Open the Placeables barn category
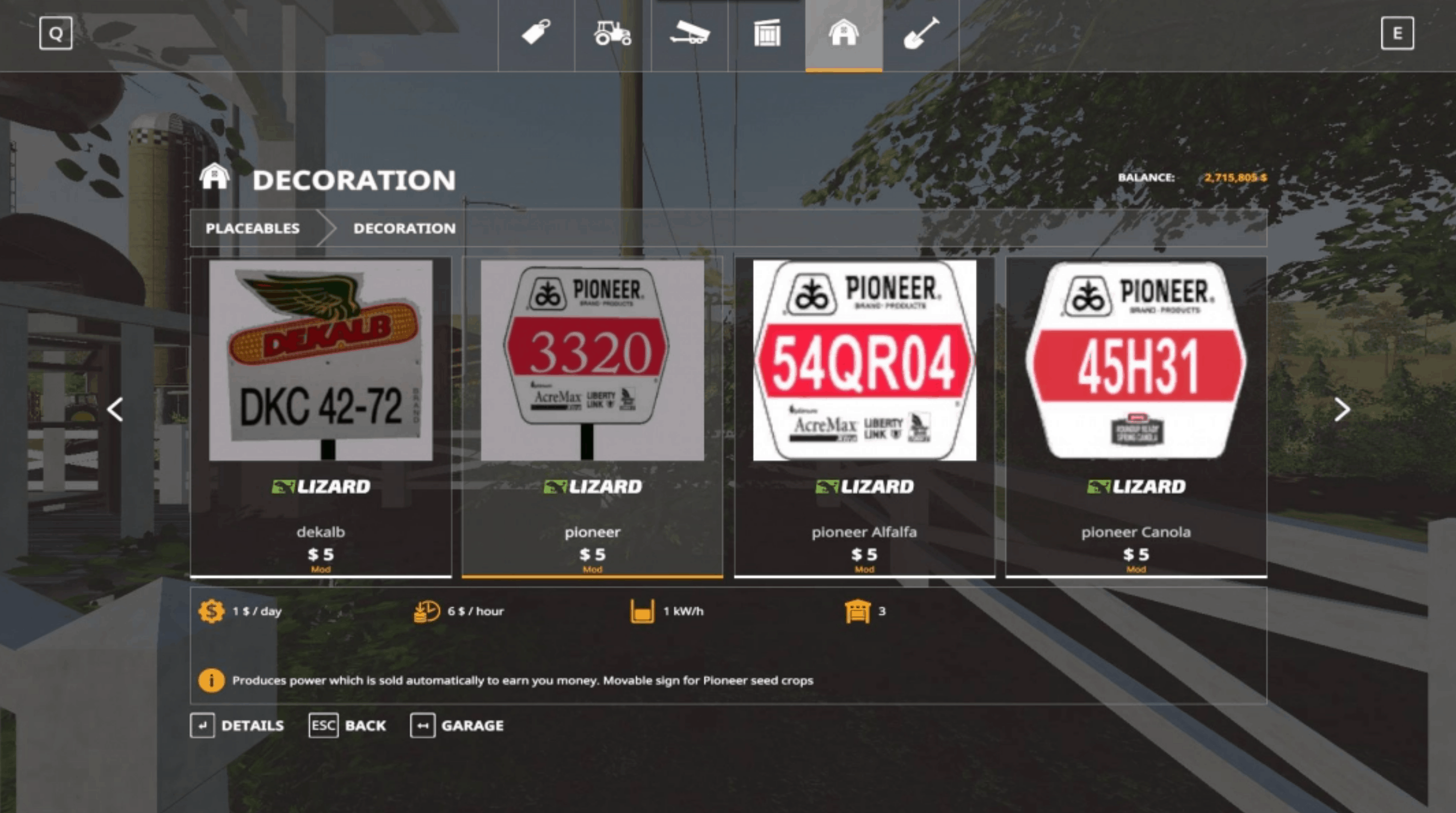 coord(844,34)
